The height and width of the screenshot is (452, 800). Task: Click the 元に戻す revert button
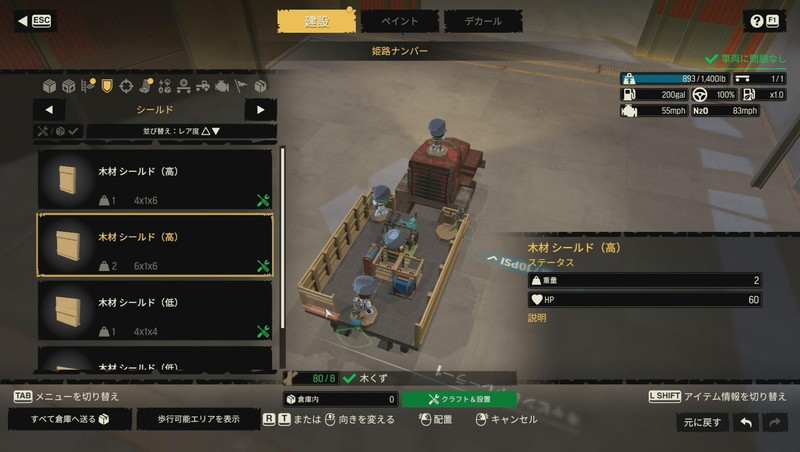(x=701, y=422)
